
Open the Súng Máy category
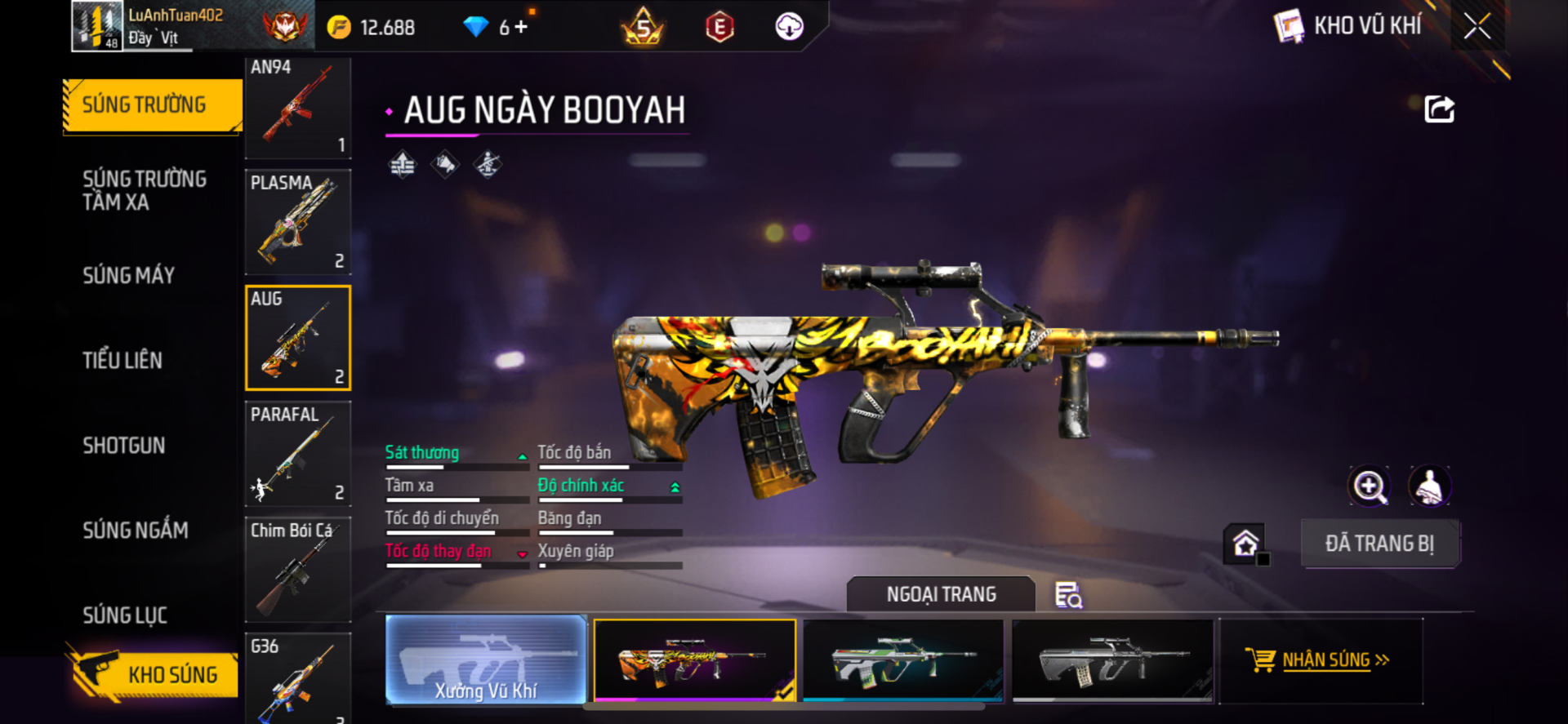[128, 275]
